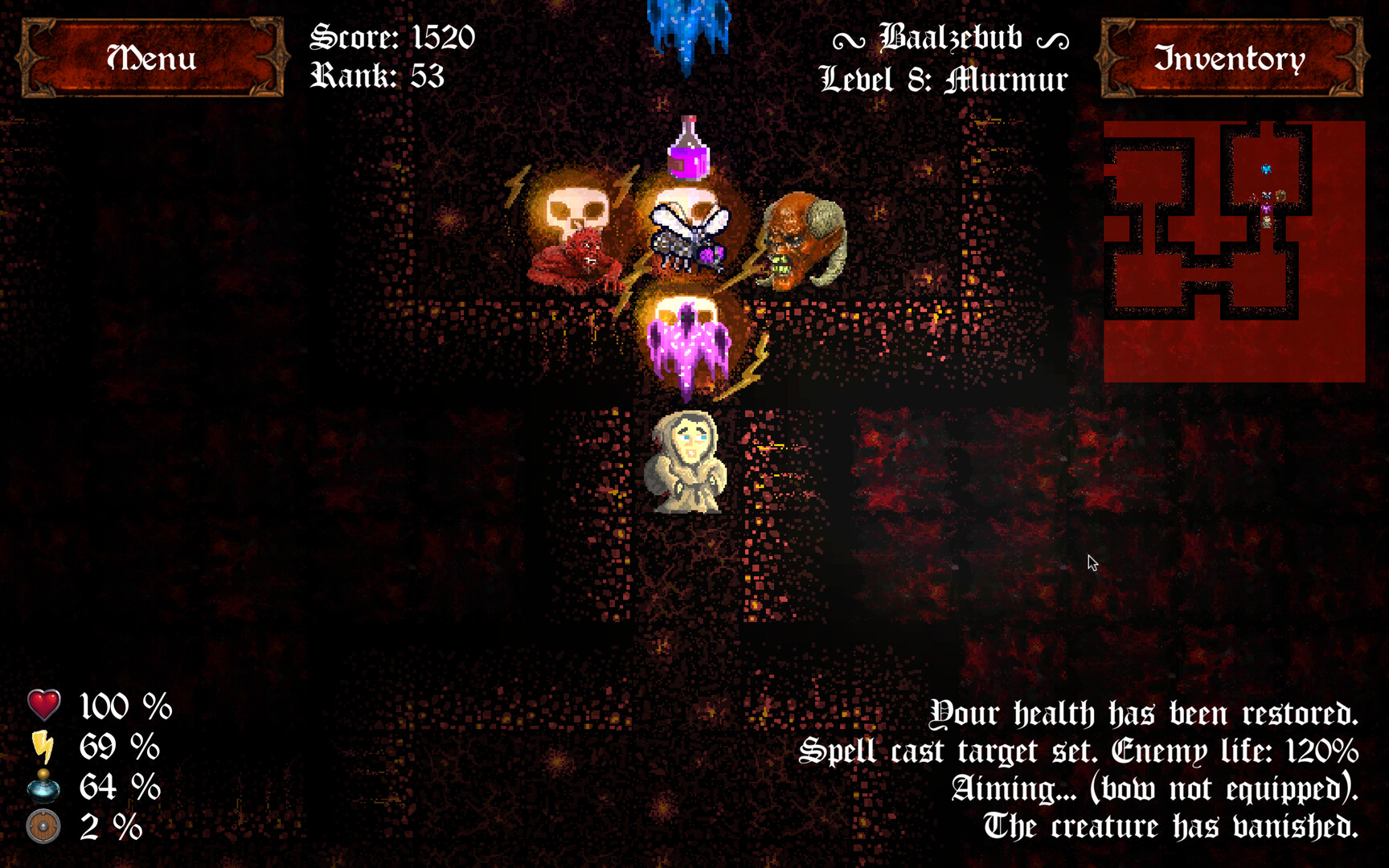
Task: Click the player marker on the minimap
Action: 1266,223
